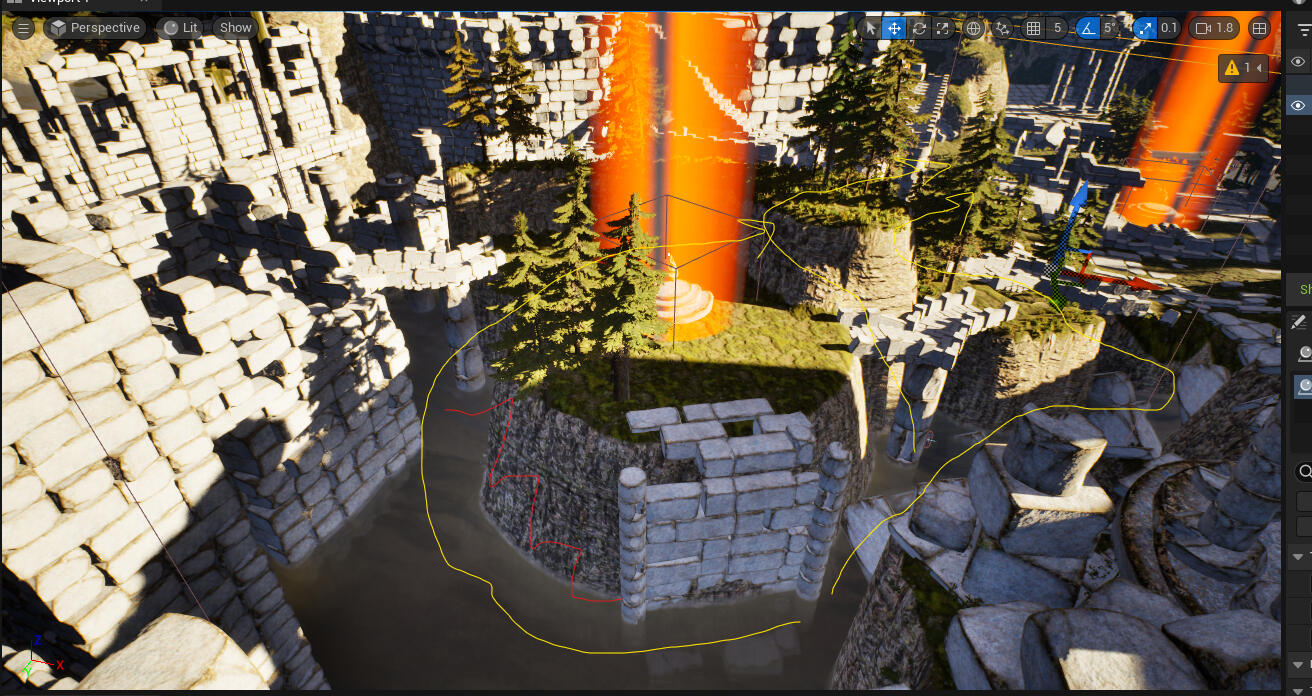Adjust the camera speed 1.8 setting
The width and height of the screenshot is (1312, 696).
[1214, 28]
